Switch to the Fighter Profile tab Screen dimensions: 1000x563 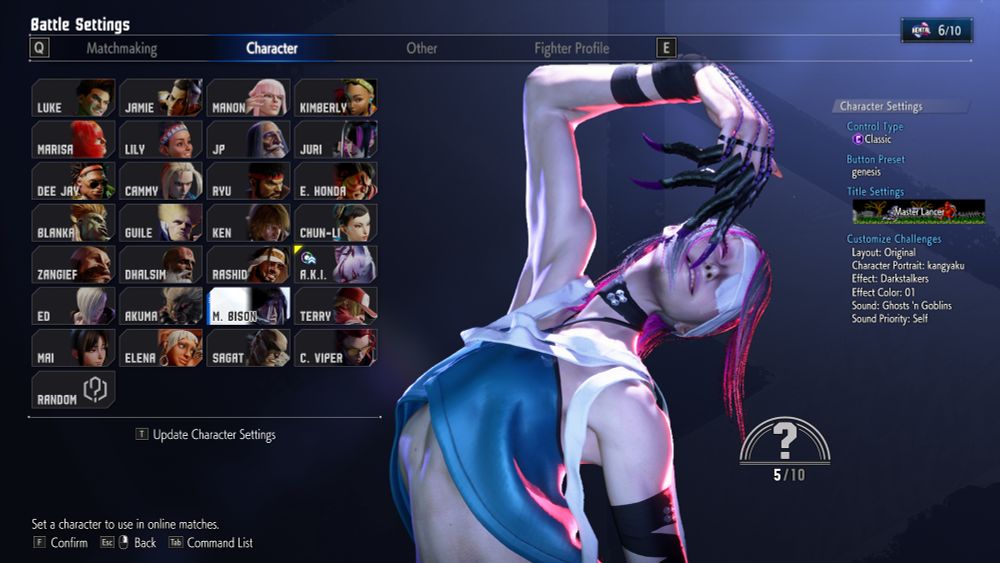(x=571, y=48)
